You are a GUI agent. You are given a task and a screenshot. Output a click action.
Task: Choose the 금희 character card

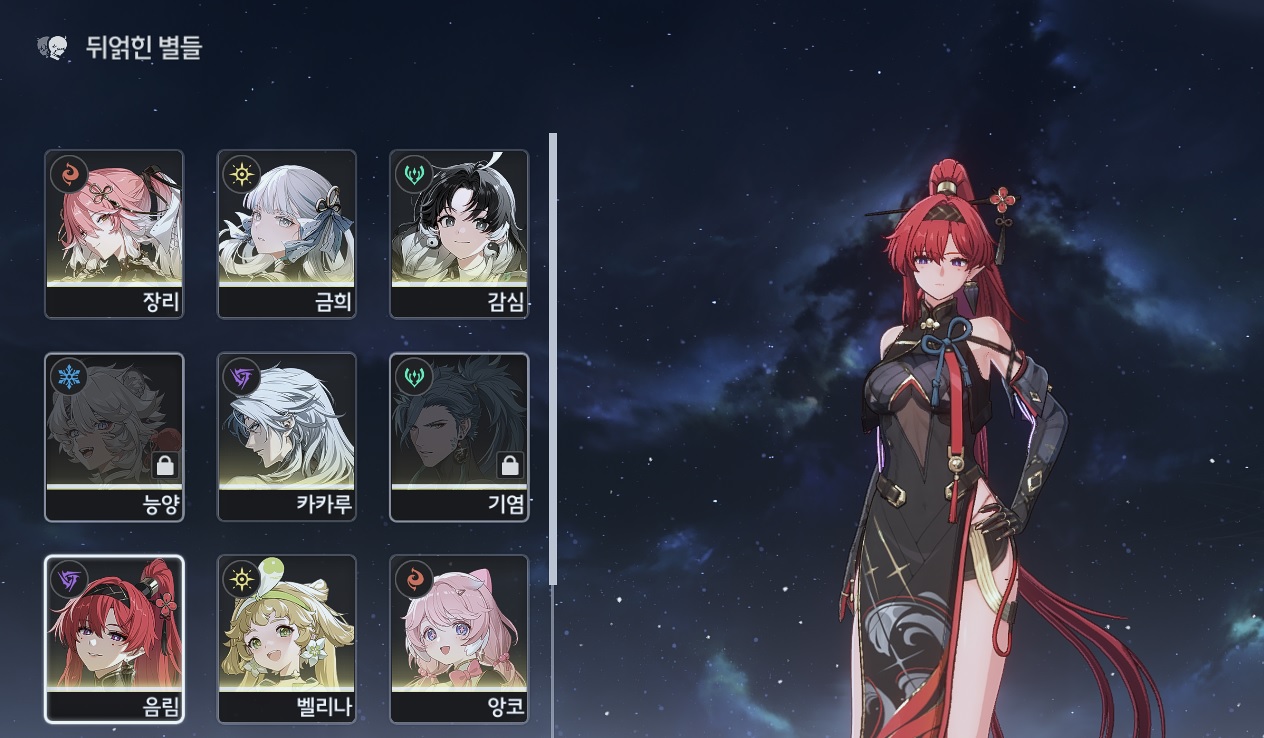tap(286, 234)
